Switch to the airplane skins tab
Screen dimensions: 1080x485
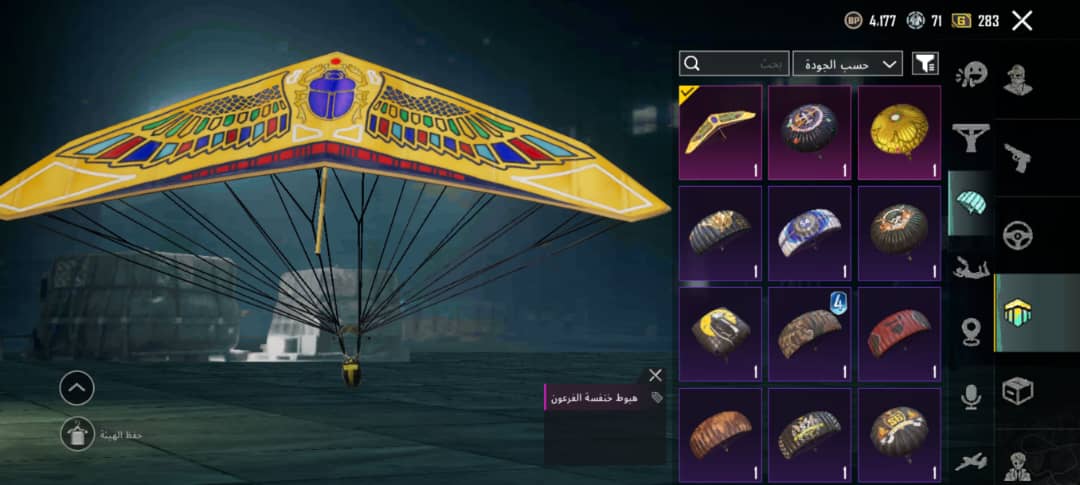coord(971,461)
